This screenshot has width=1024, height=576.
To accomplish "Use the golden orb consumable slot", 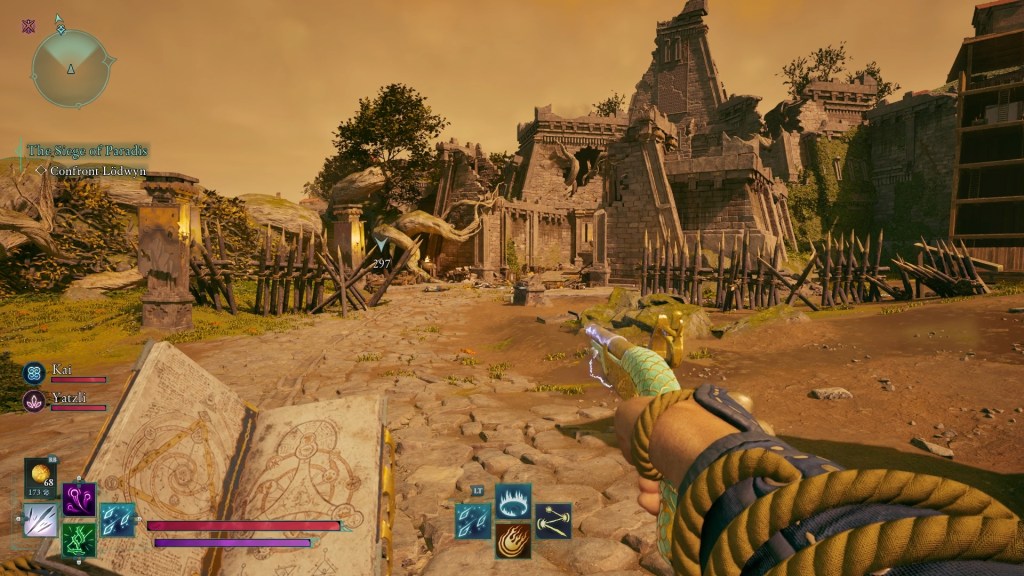I will click(x=40, y=478).
